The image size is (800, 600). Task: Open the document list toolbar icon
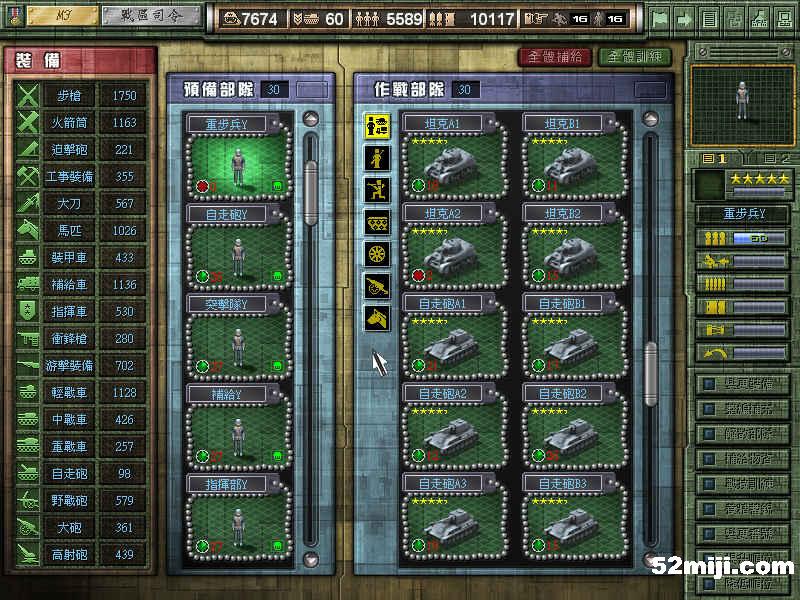[709, 18]
